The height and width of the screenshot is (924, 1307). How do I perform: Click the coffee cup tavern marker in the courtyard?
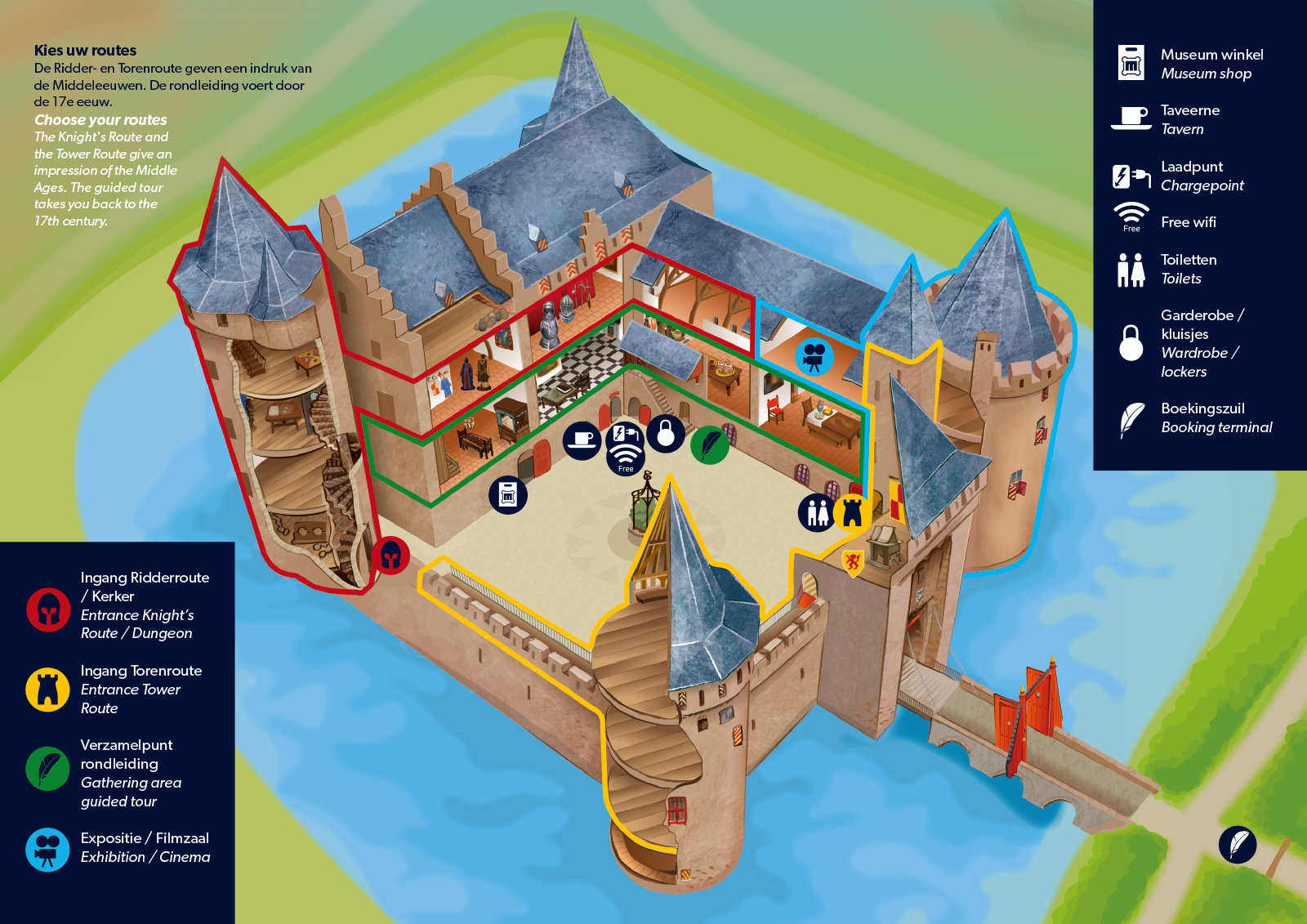pos(582,441)
